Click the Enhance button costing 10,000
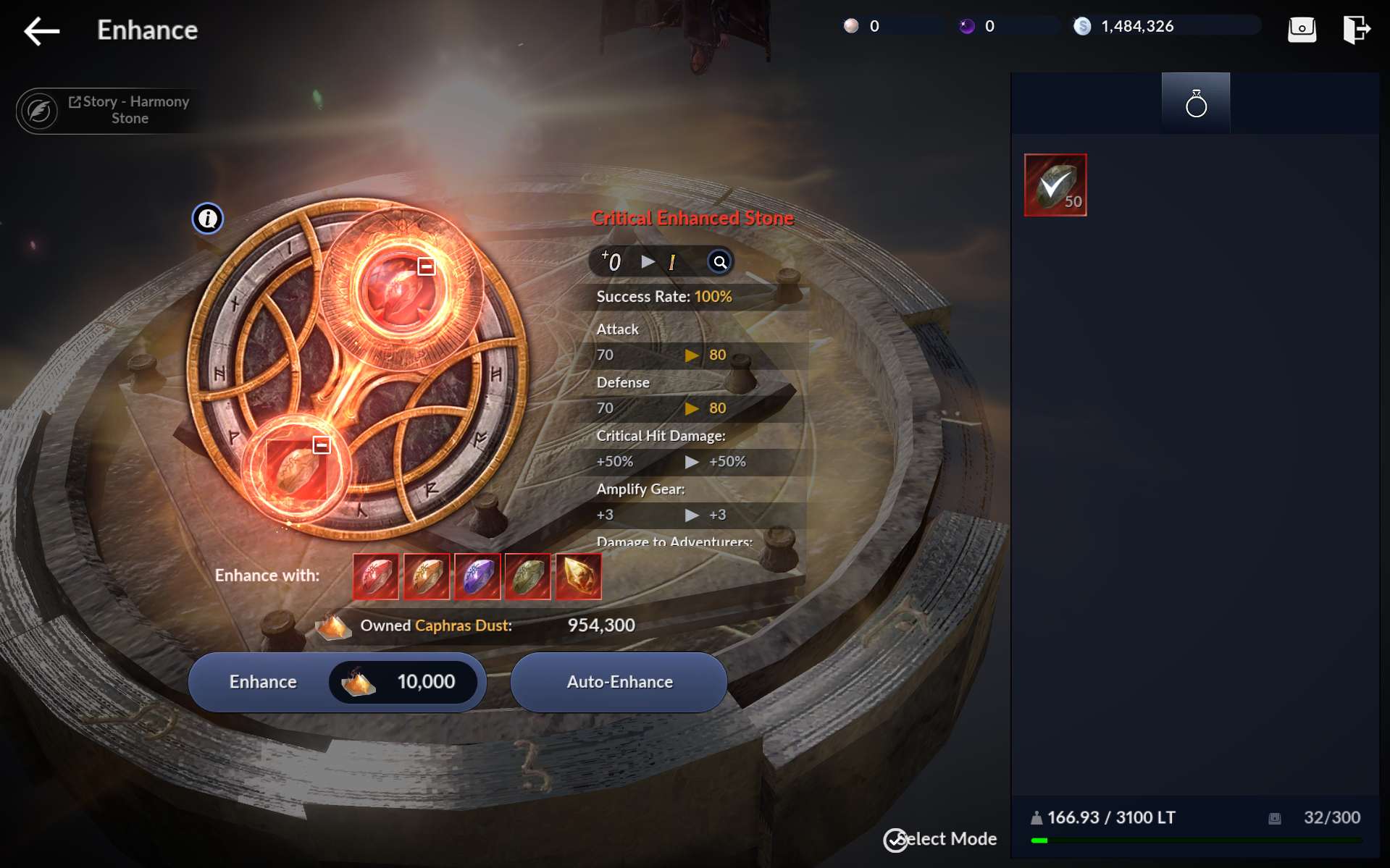Viewport: 1390px width, 868px height. click(337, 682)
